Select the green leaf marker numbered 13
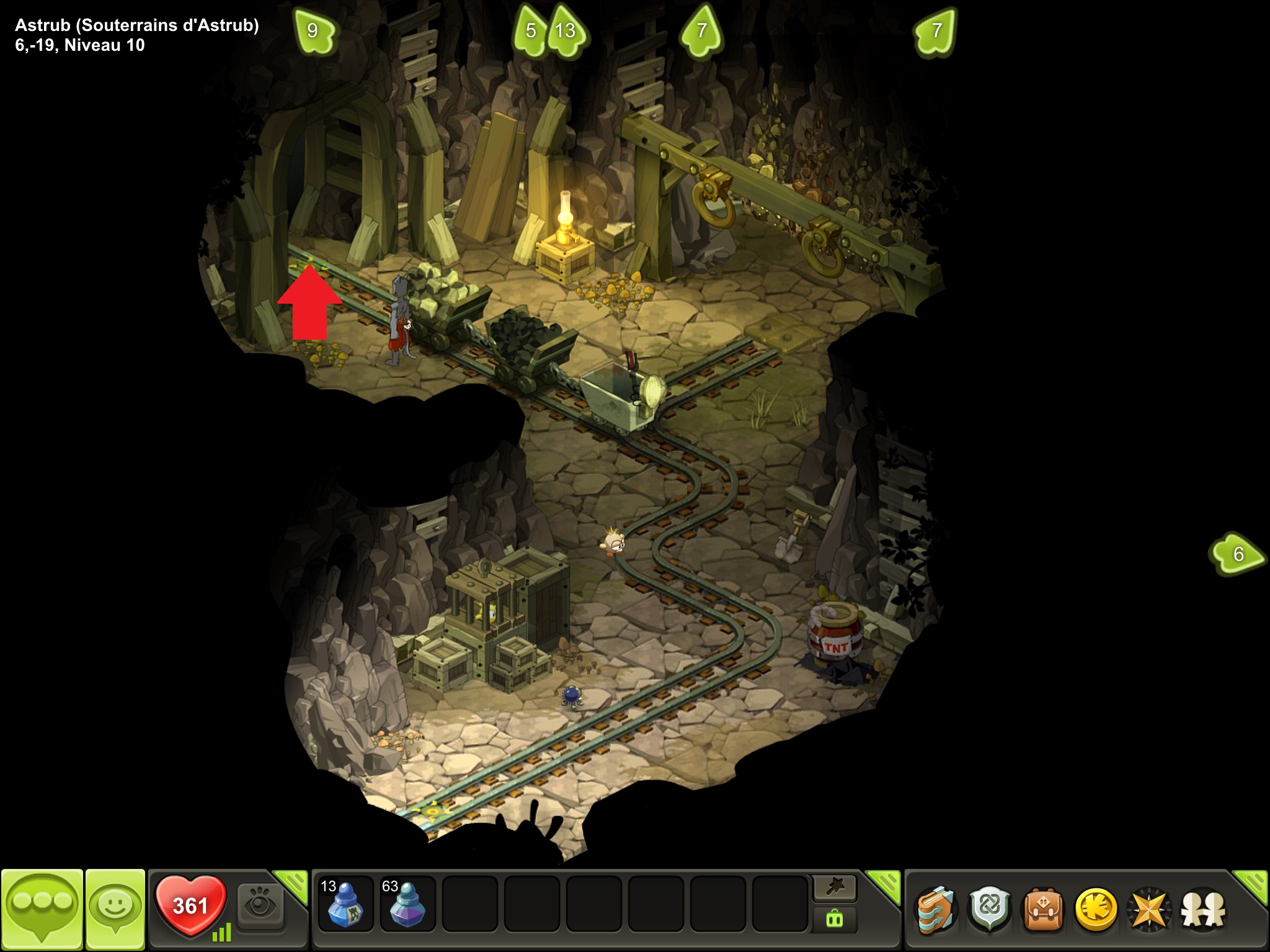Viewport: 1270px width, 952px height. [567, 31]
